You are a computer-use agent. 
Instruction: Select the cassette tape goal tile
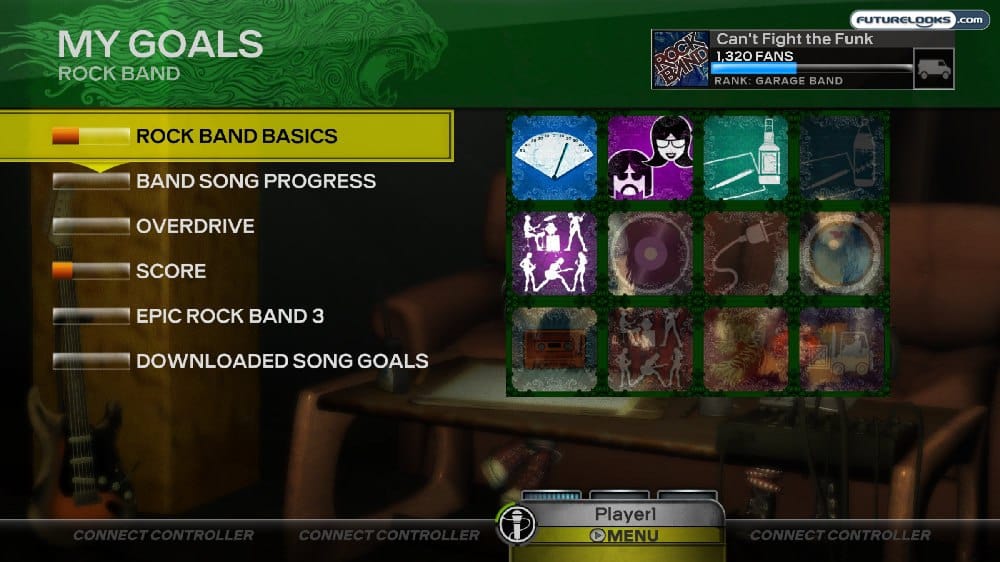tap(553, 349)
